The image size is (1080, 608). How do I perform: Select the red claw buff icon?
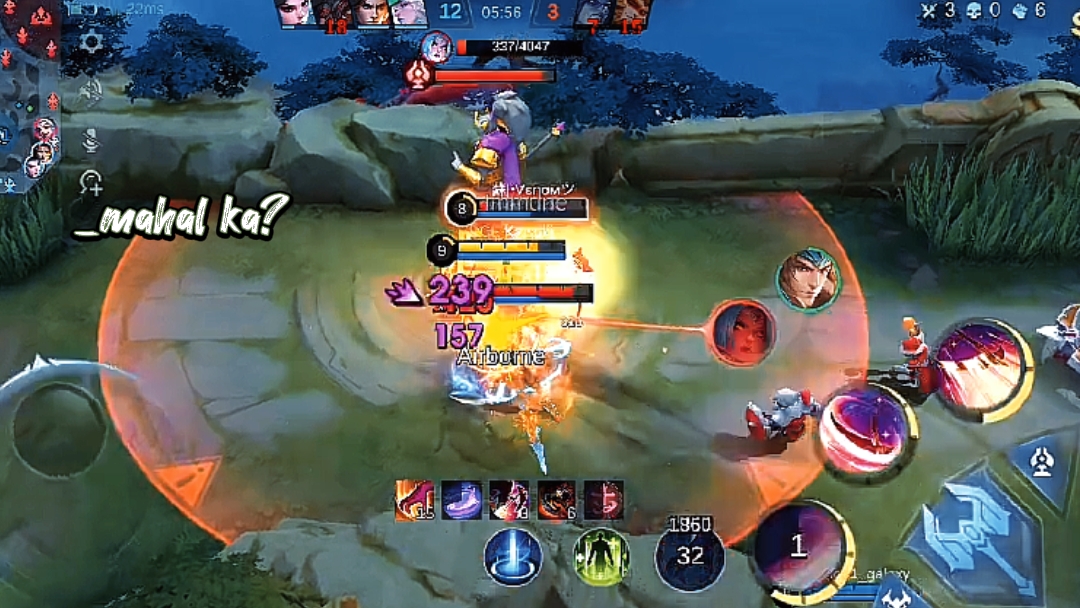[x=411, y=500]
